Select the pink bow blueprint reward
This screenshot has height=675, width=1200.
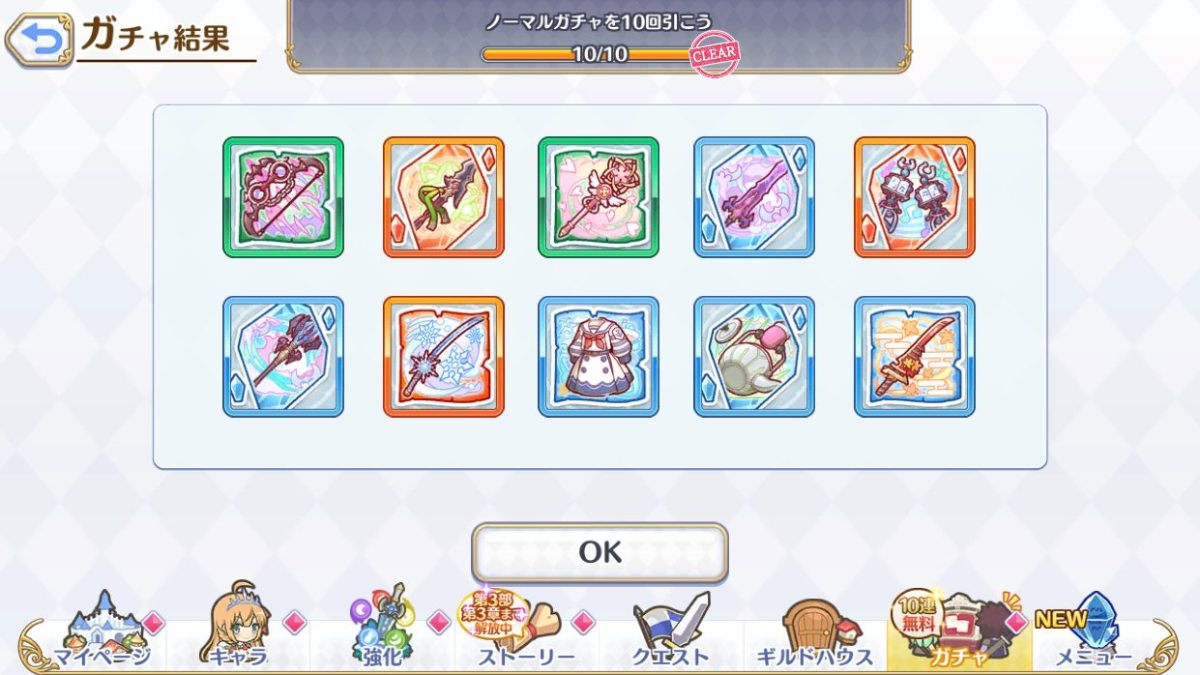(x=283, y=197)
